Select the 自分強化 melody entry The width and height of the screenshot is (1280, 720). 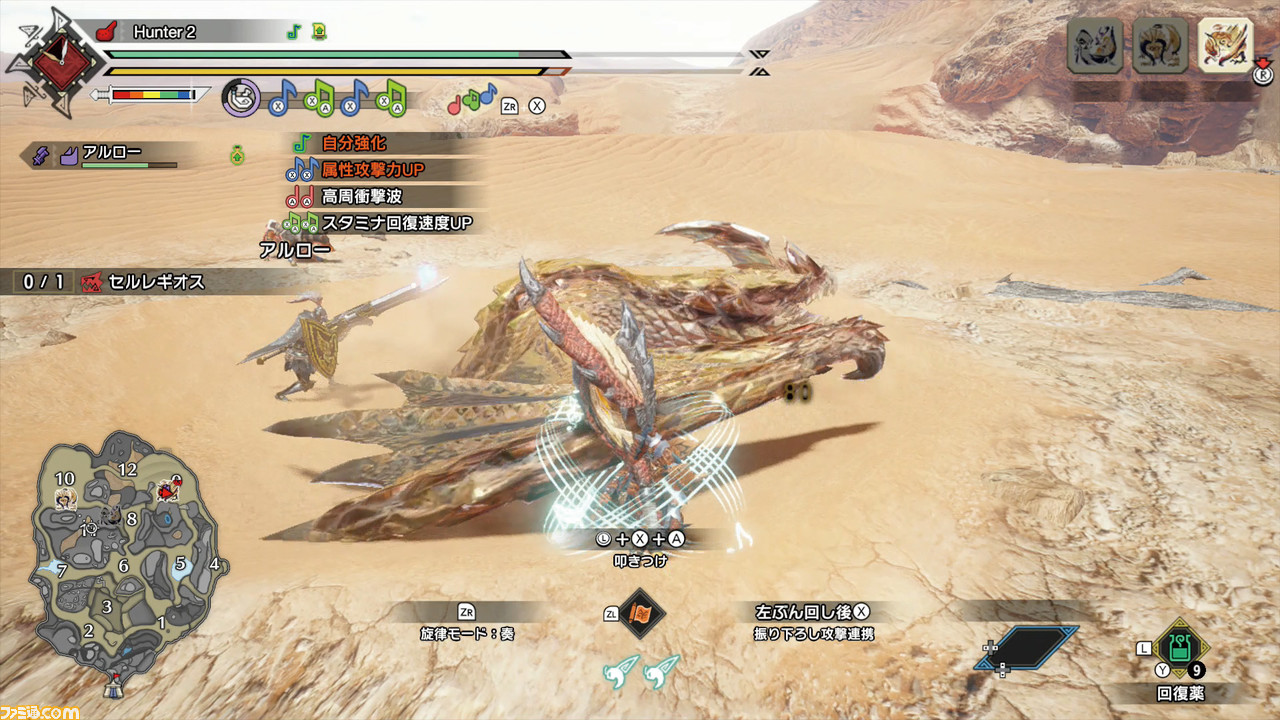click(x=353, y=144)
